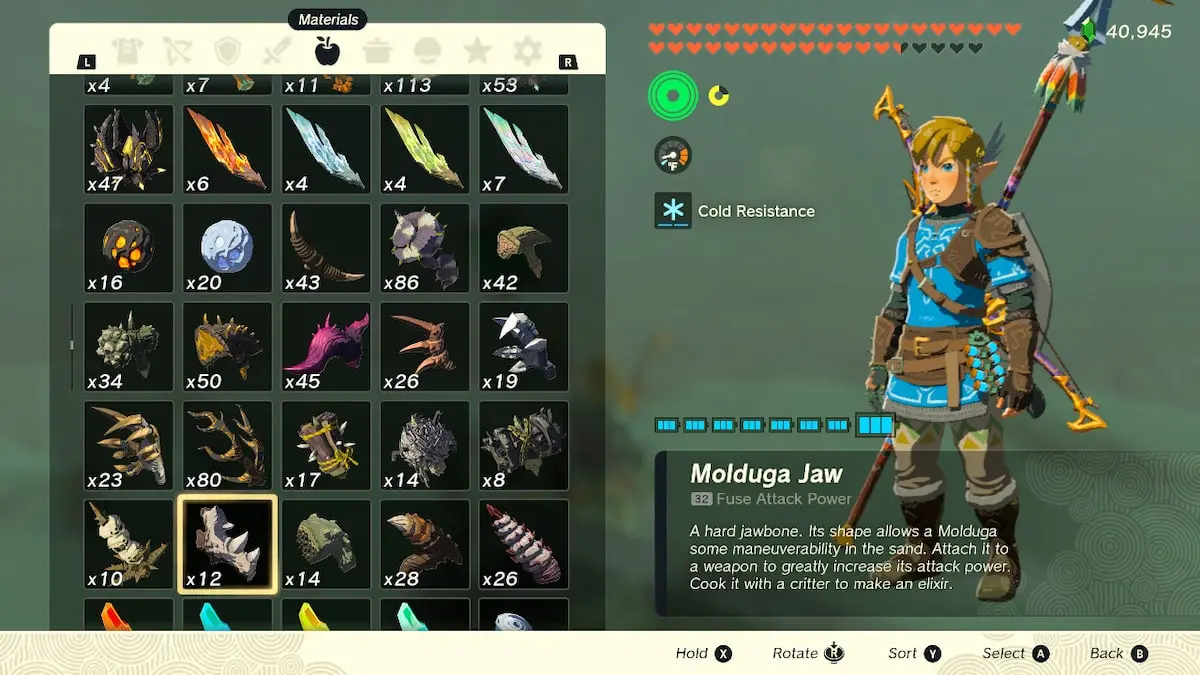The width and height of the screenshot is (1200, 675).
Task: Pick the dark orb with orange spots
Action: 128,248
